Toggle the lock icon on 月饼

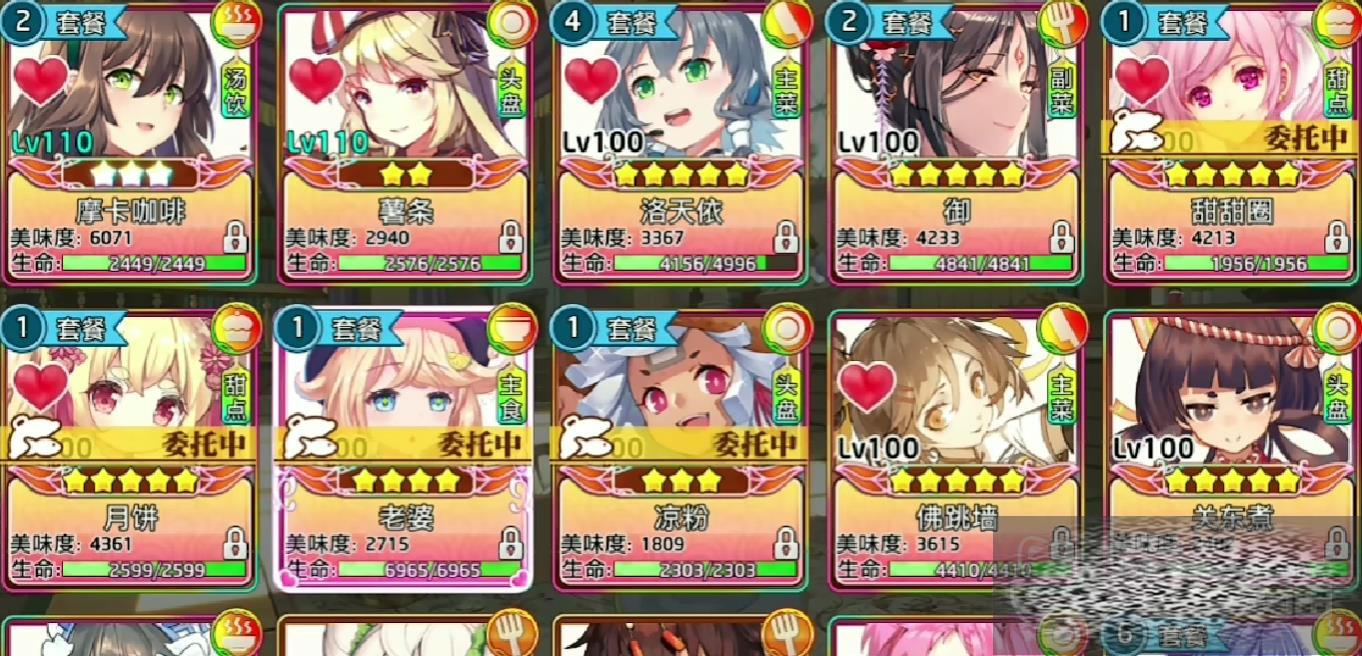[x=236, y=544]
